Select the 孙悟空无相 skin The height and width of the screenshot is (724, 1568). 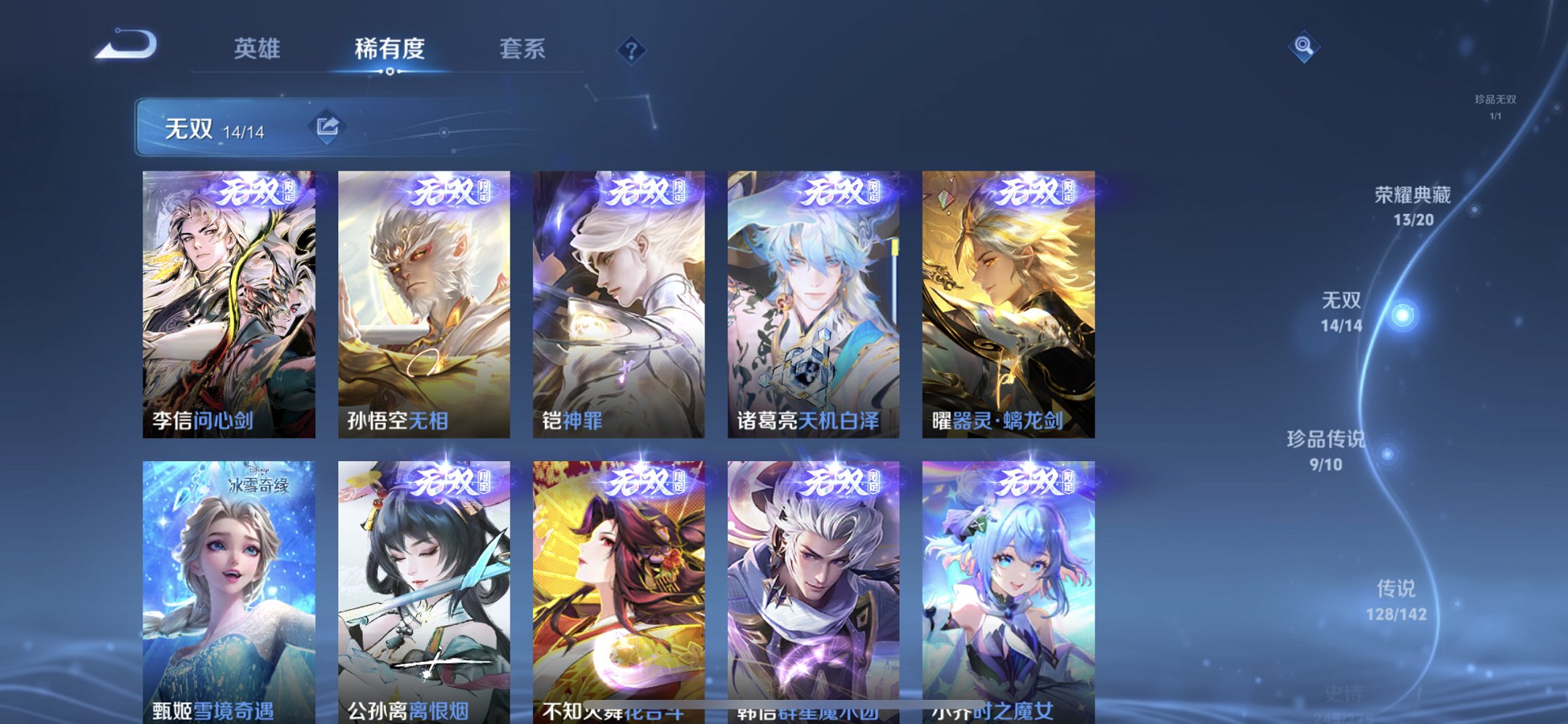click(423, 299)
